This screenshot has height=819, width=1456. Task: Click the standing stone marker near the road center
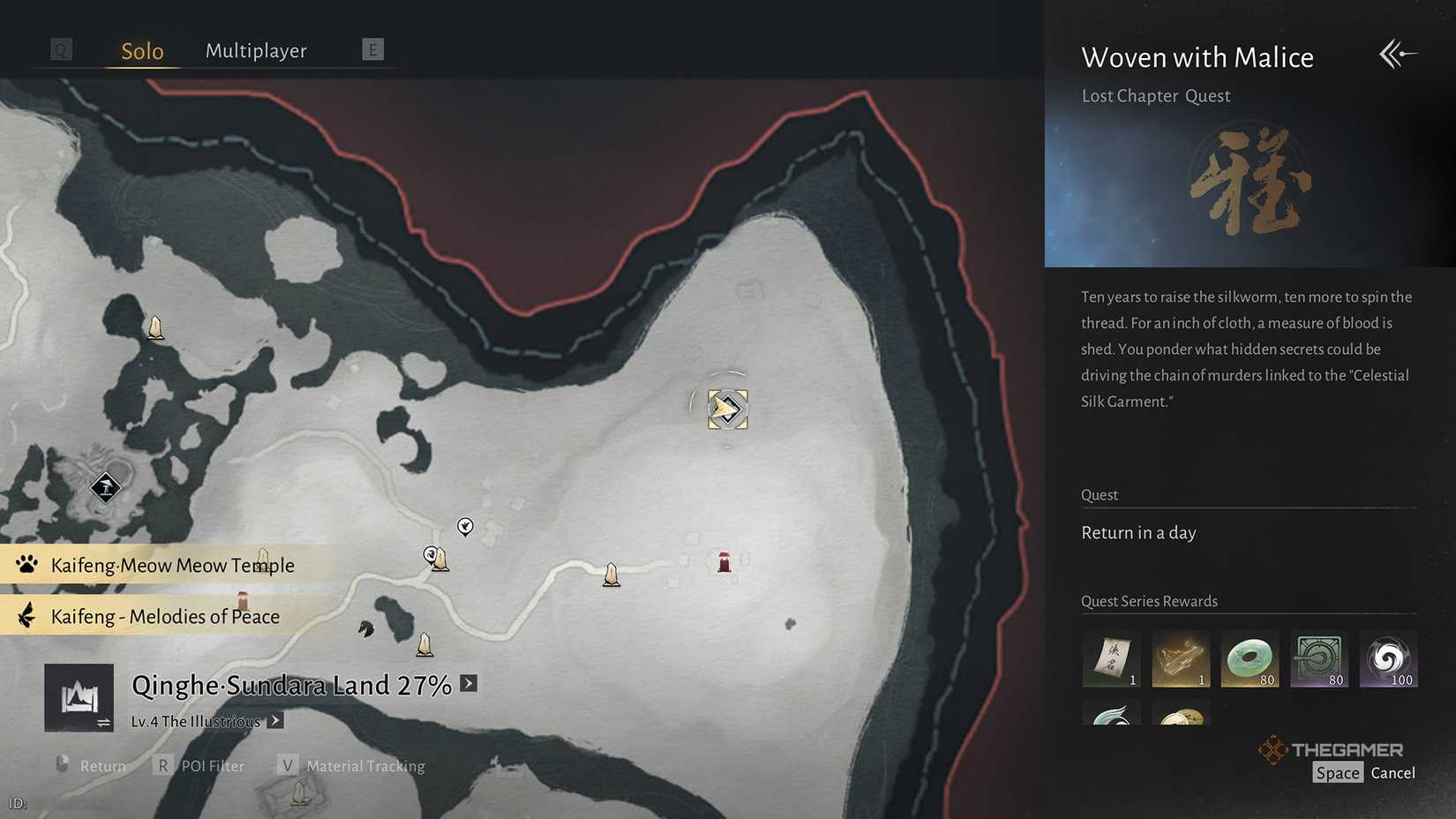(612, 574)
